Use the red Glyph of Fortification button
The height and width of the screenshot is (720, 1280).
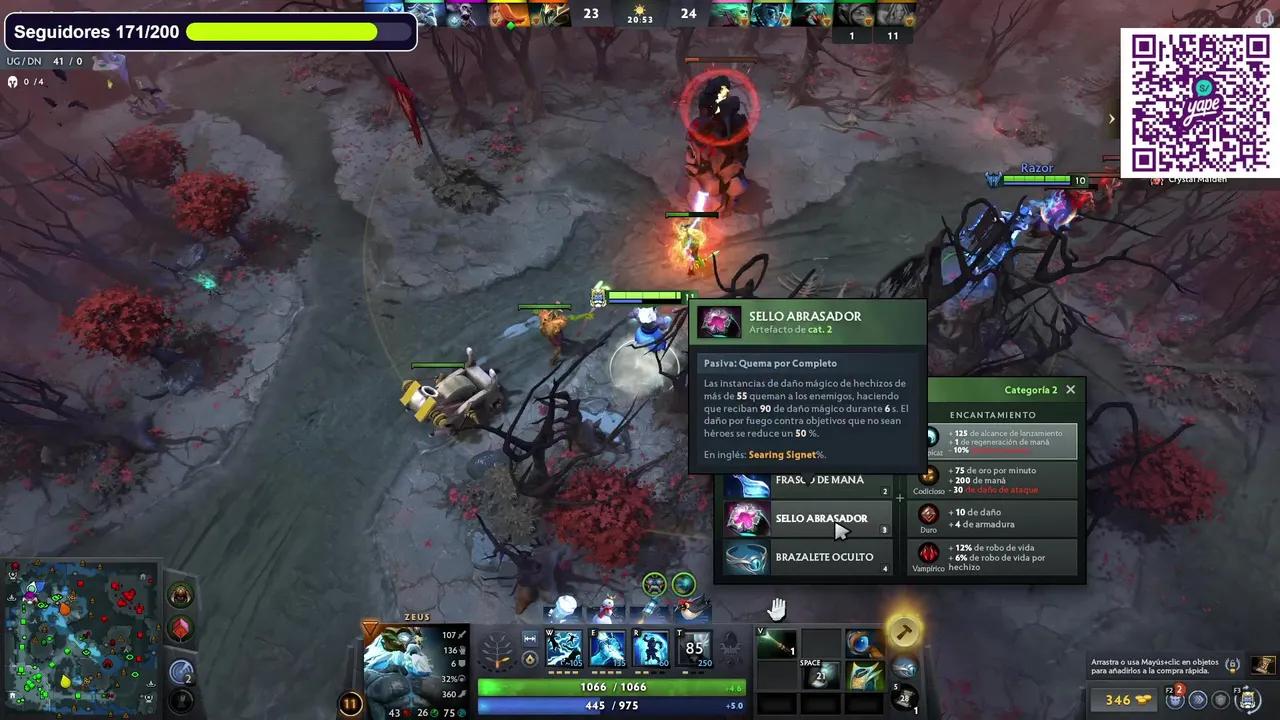[181, 629]
